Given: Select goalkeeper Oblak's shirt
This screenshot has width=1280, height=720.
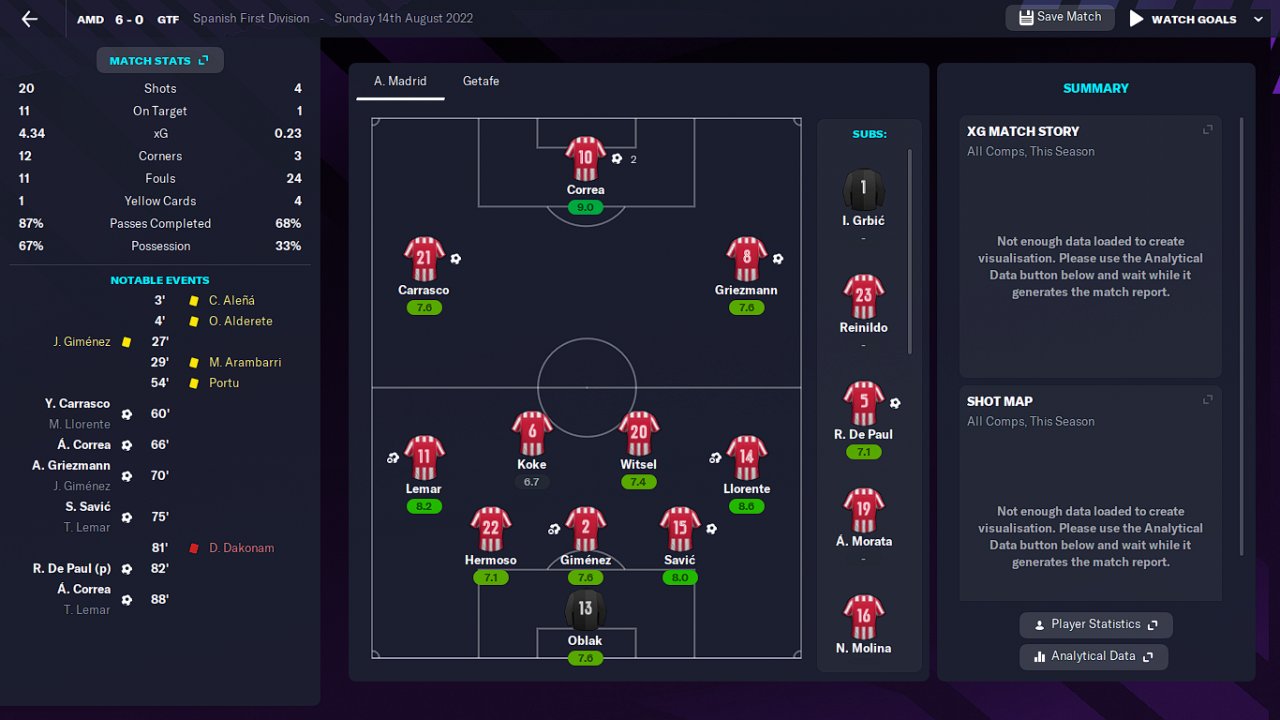Looking at the screenshot, I should pyautogui.click(x=585, y=609).
